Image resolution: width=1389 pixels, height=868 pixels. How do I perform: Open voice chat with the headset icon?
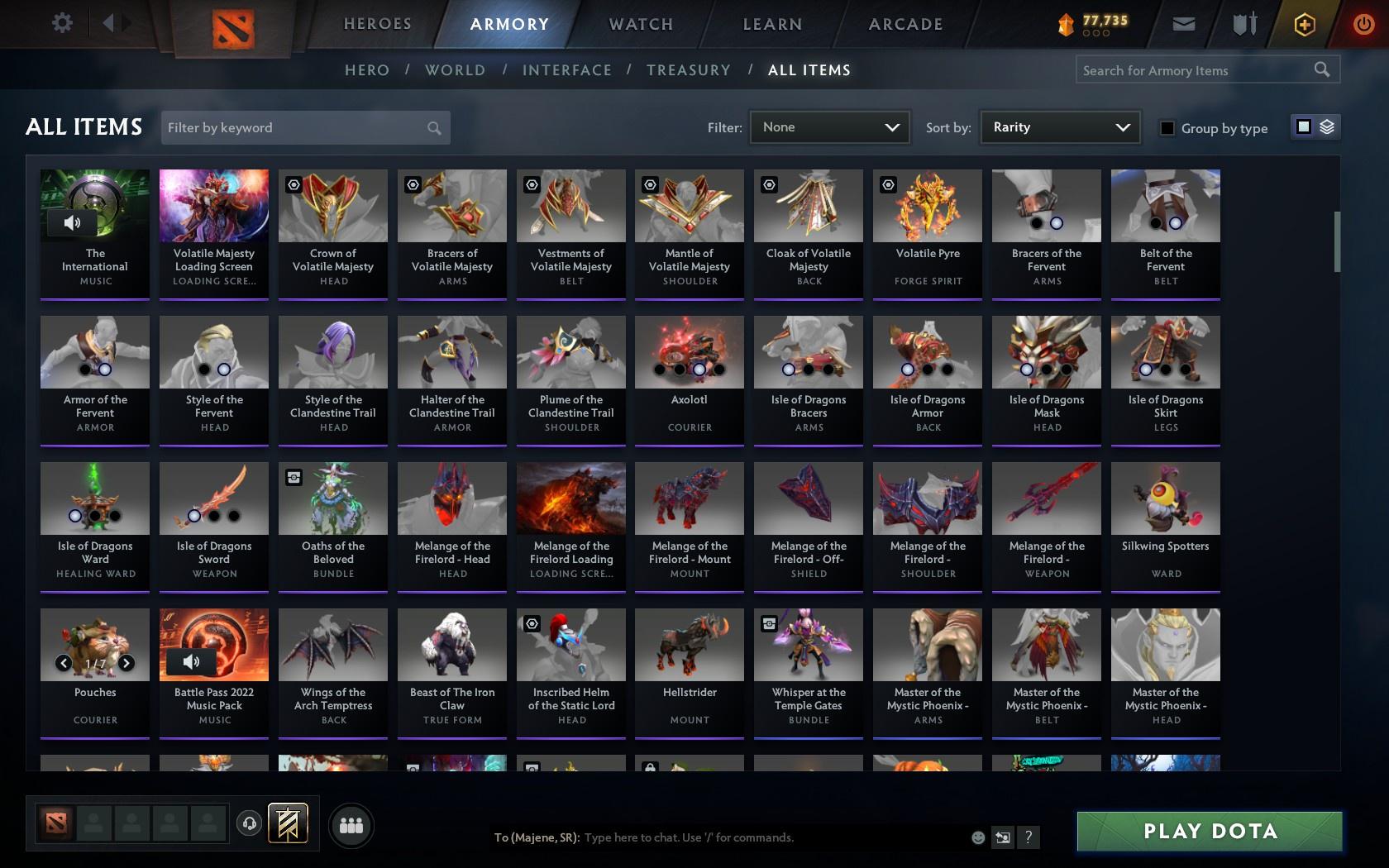[250, 823]
